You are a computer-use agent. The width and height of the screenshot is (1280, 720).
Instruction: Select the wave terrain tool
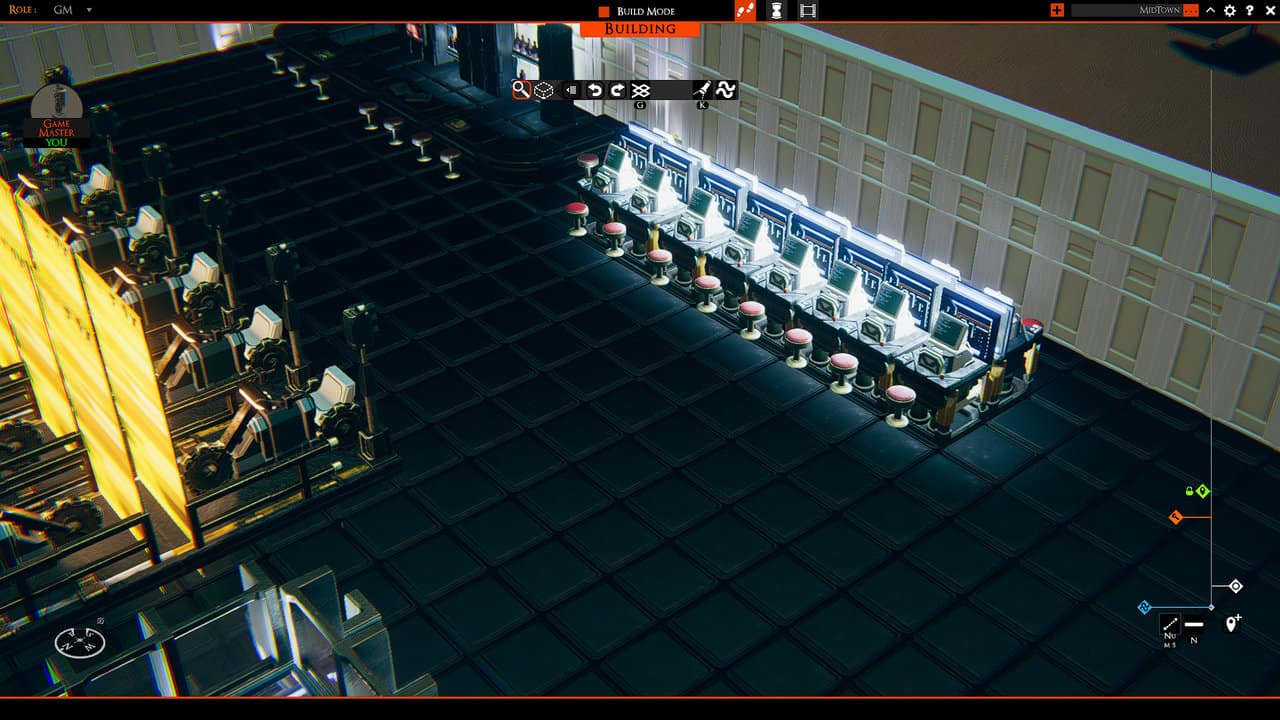click(727, 90)
